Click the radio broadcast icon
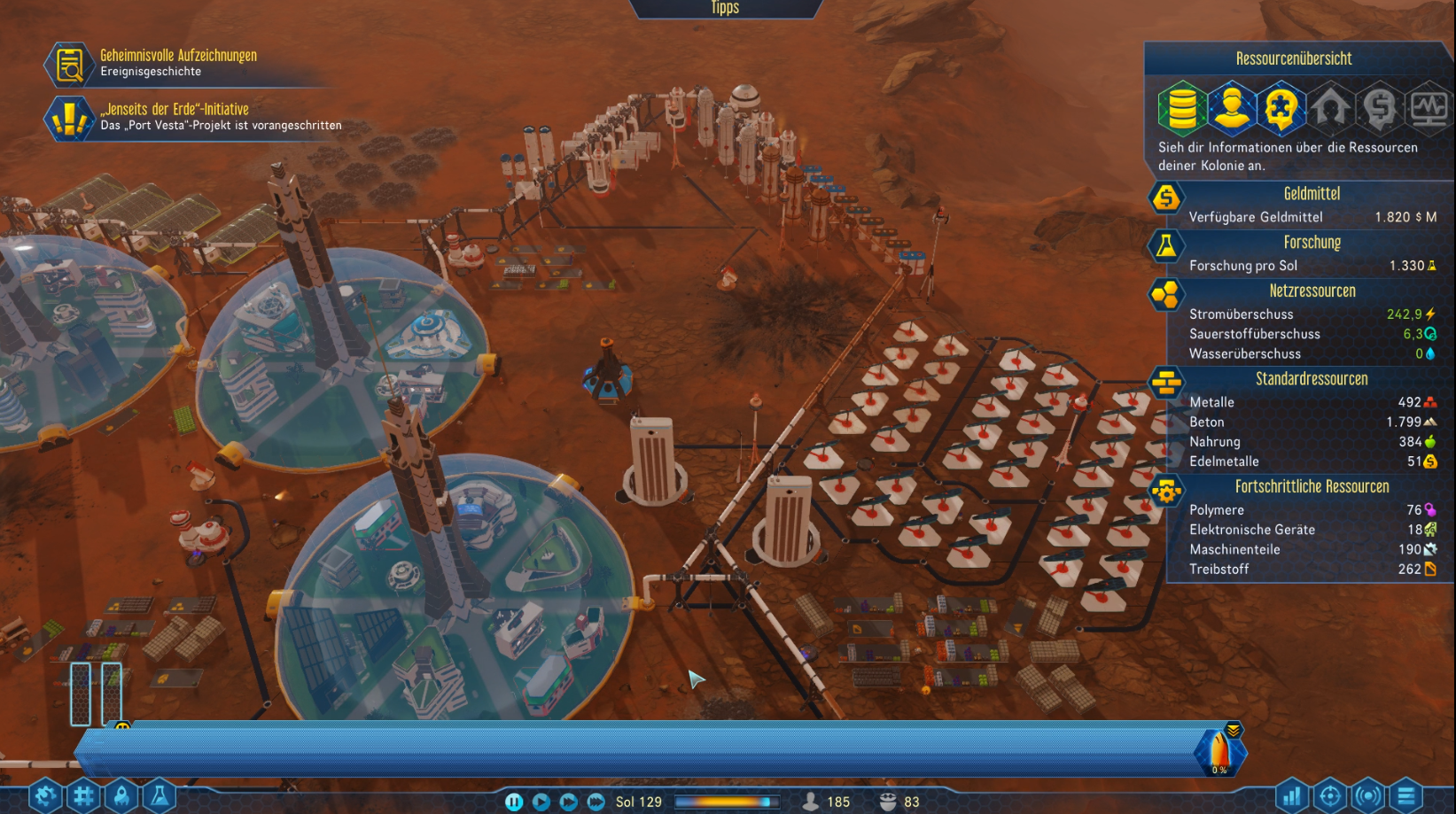The width and height of the screenshot is (1456, 814). coord(1369,795)
